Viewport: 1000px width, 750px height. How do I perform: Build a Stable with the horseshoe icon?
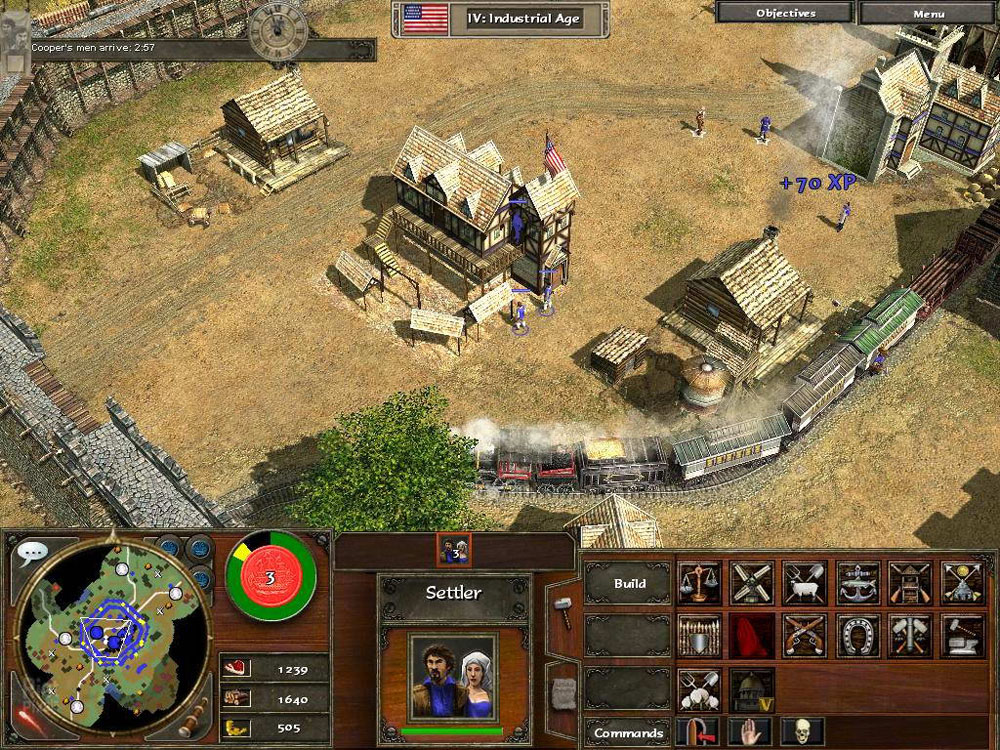tap(858, 634)
